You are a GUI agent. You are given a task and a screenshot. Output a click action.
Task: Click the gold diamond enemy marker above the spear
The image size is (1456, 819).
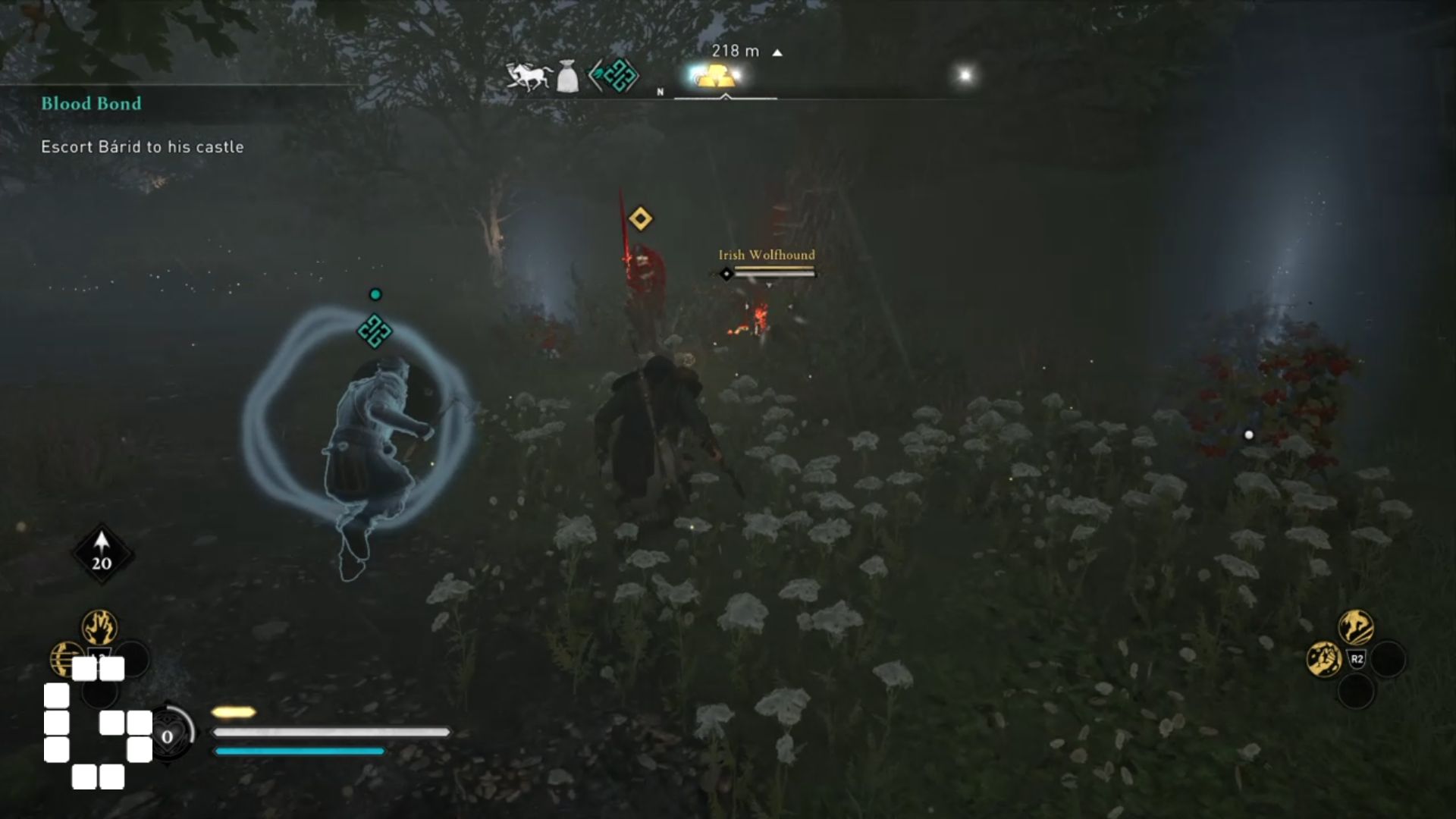(x=639, y=218)
